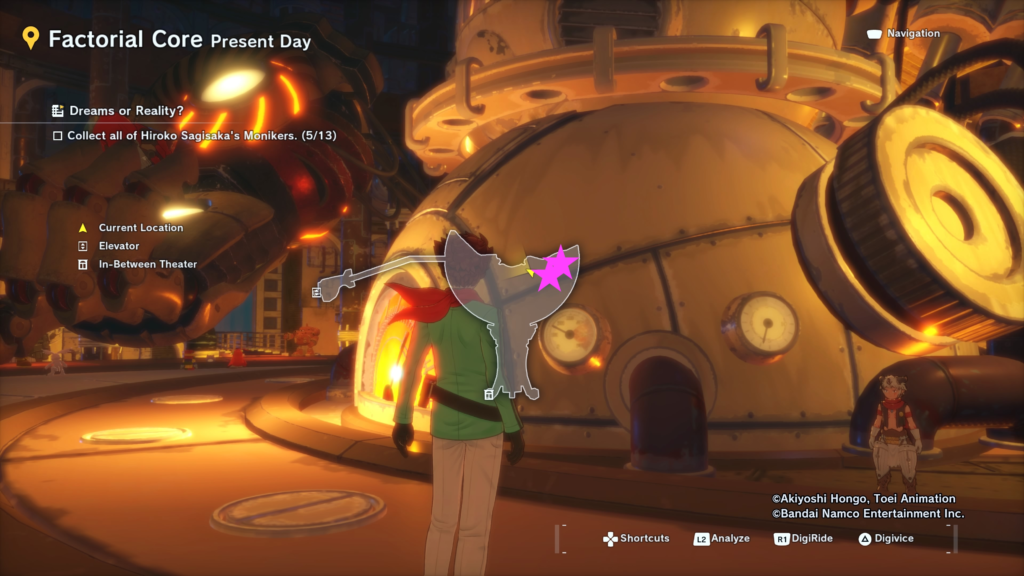
Task: Pick the In-Between Theater legend entry
Action: click(x=147, y=264)
